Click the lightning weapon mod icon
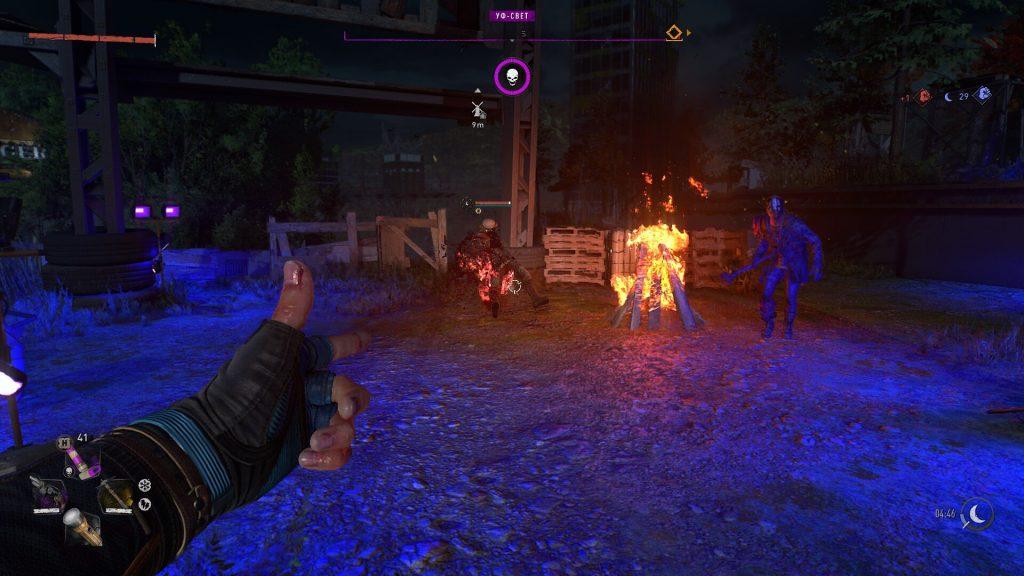Screen dimensions: 1024x576 tap(144, 505)
